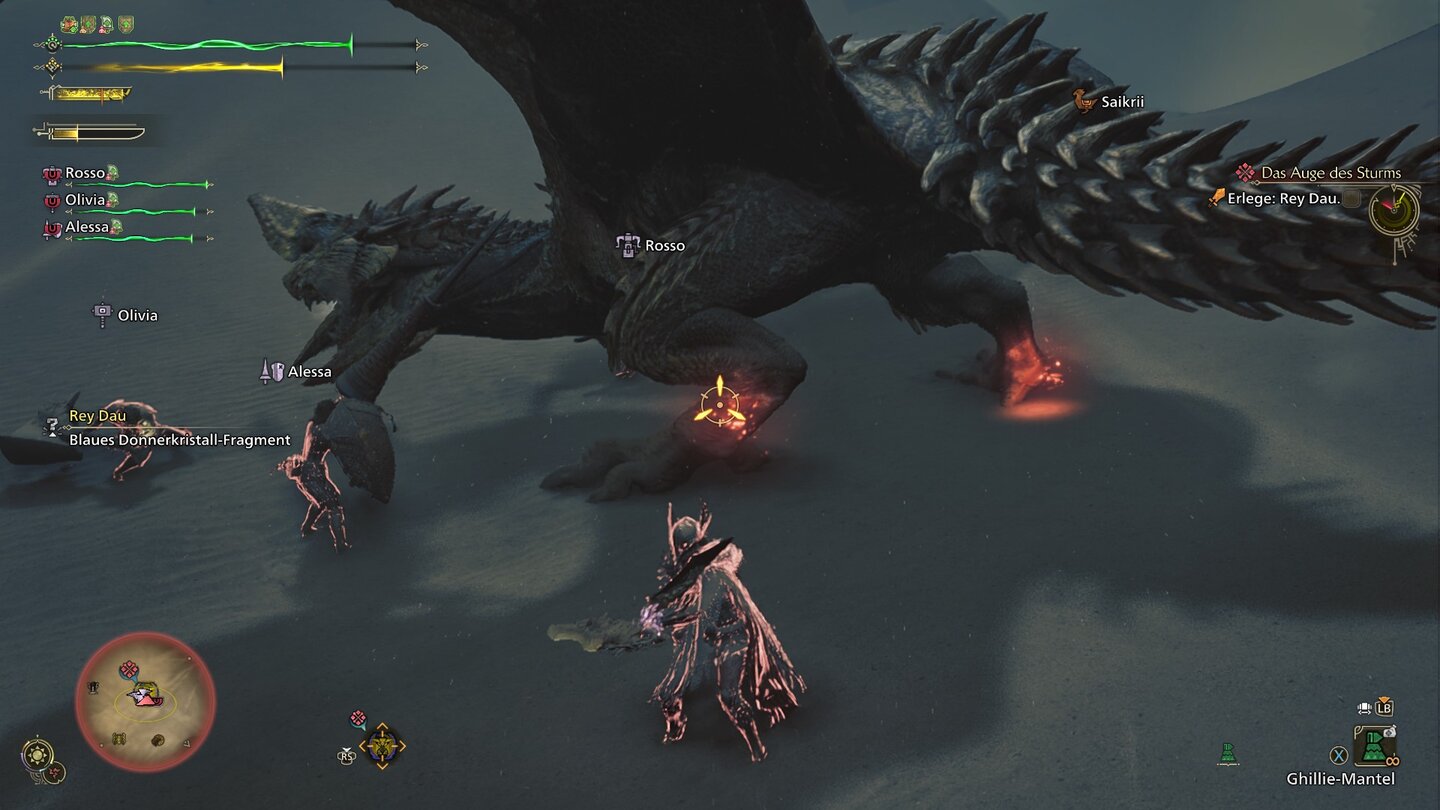This screenshot has width=1440, height=810.
Task: Select Rosso in the party list
Action: coord(86,173)
